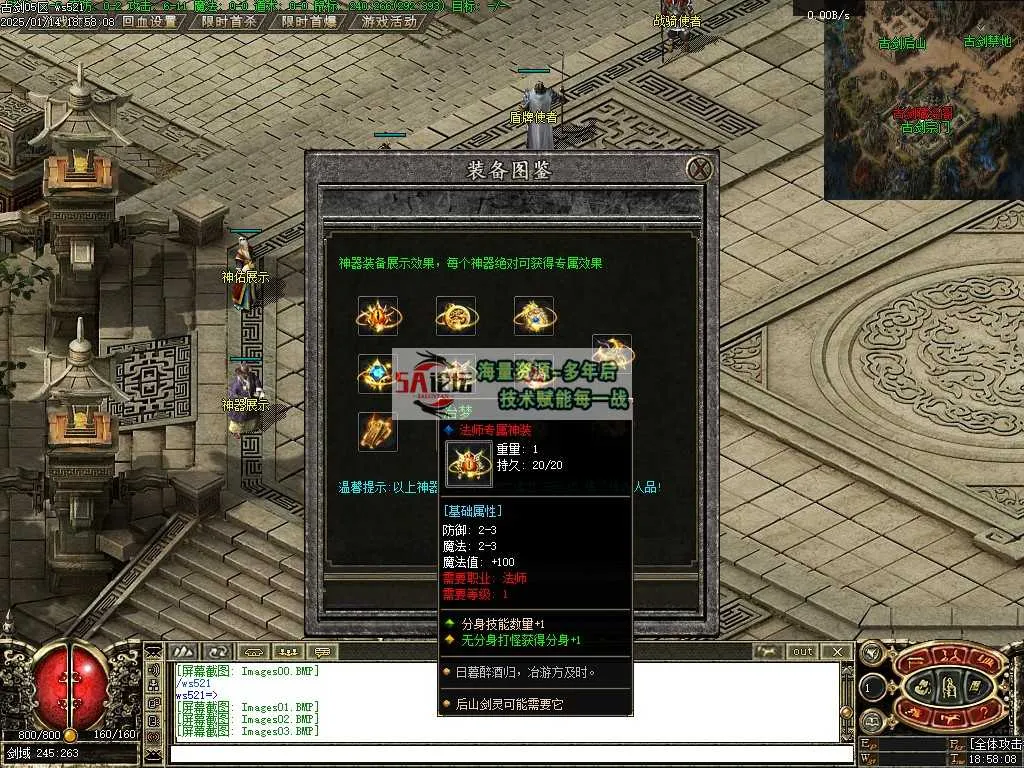Select the golden gauntlet artifact icon
The image size is (1024, 768).
(378, 431)
